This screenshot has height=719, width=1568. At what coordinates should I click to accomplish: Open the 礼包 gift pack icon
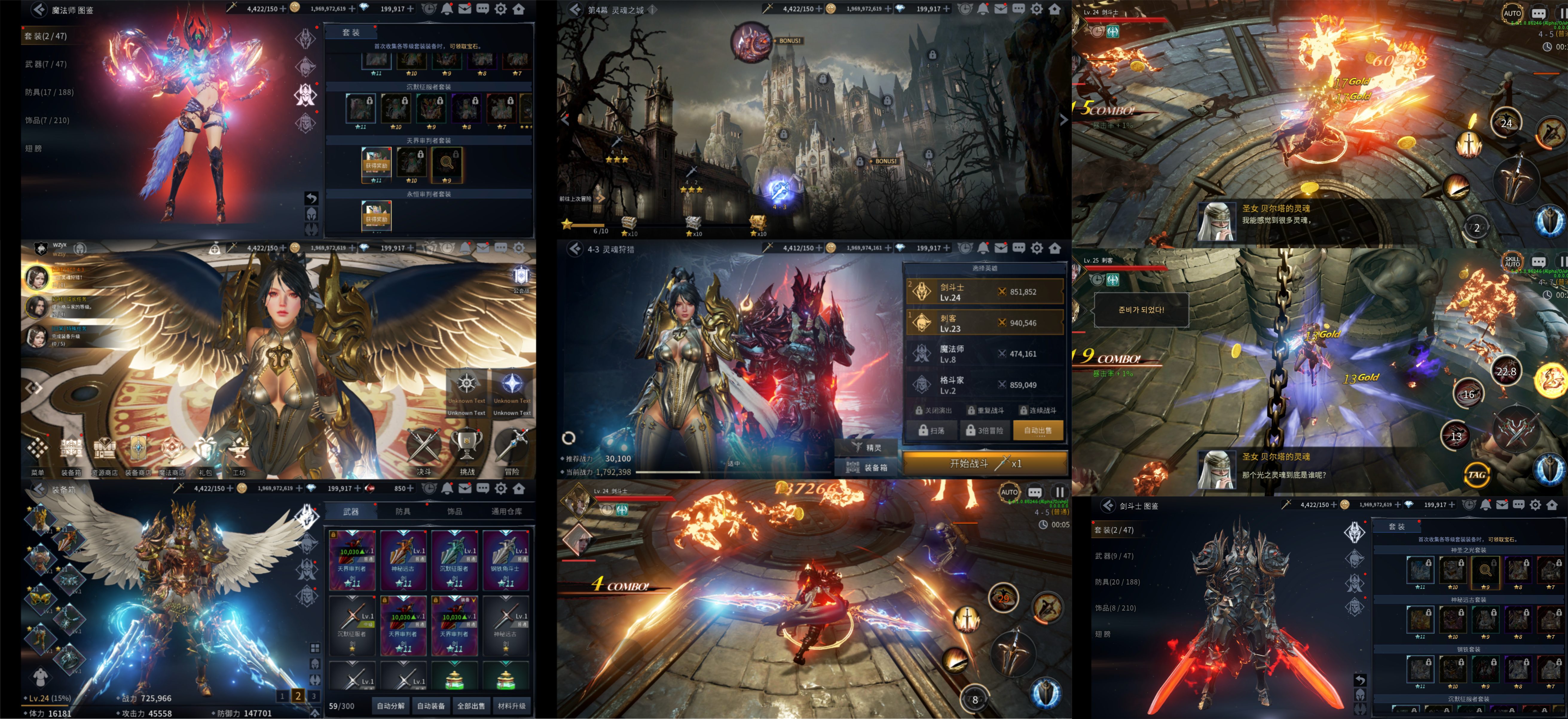205,454
